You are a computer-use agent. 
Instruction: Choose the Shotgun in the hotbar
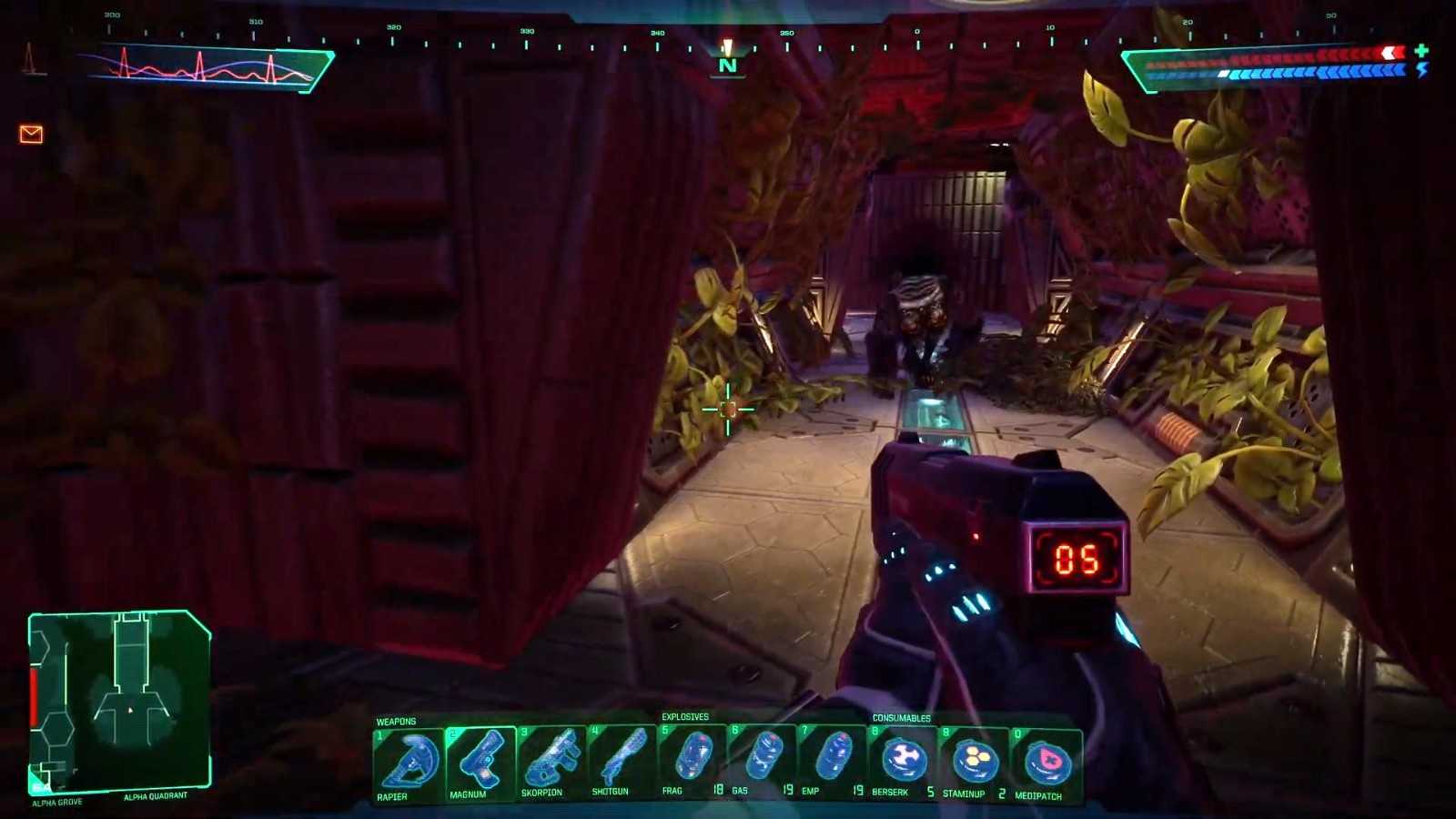(622, 763)
